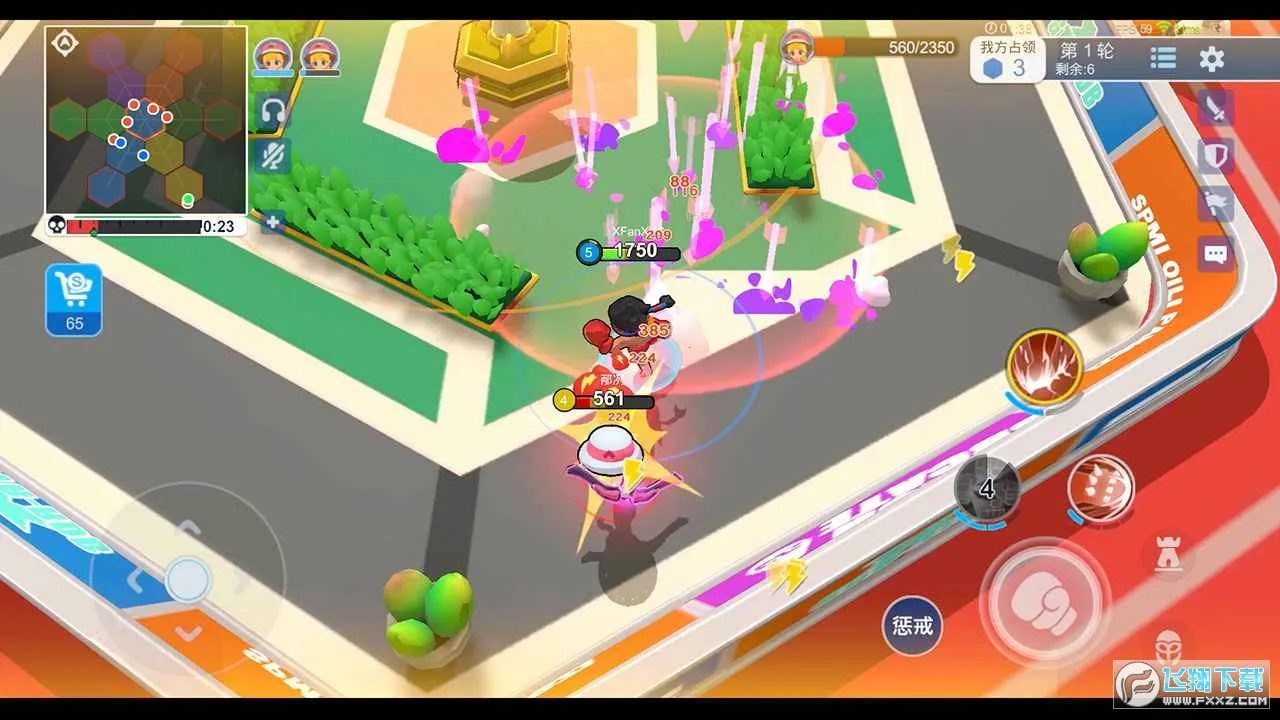Open the settings gear menu

click(1212, 58)
